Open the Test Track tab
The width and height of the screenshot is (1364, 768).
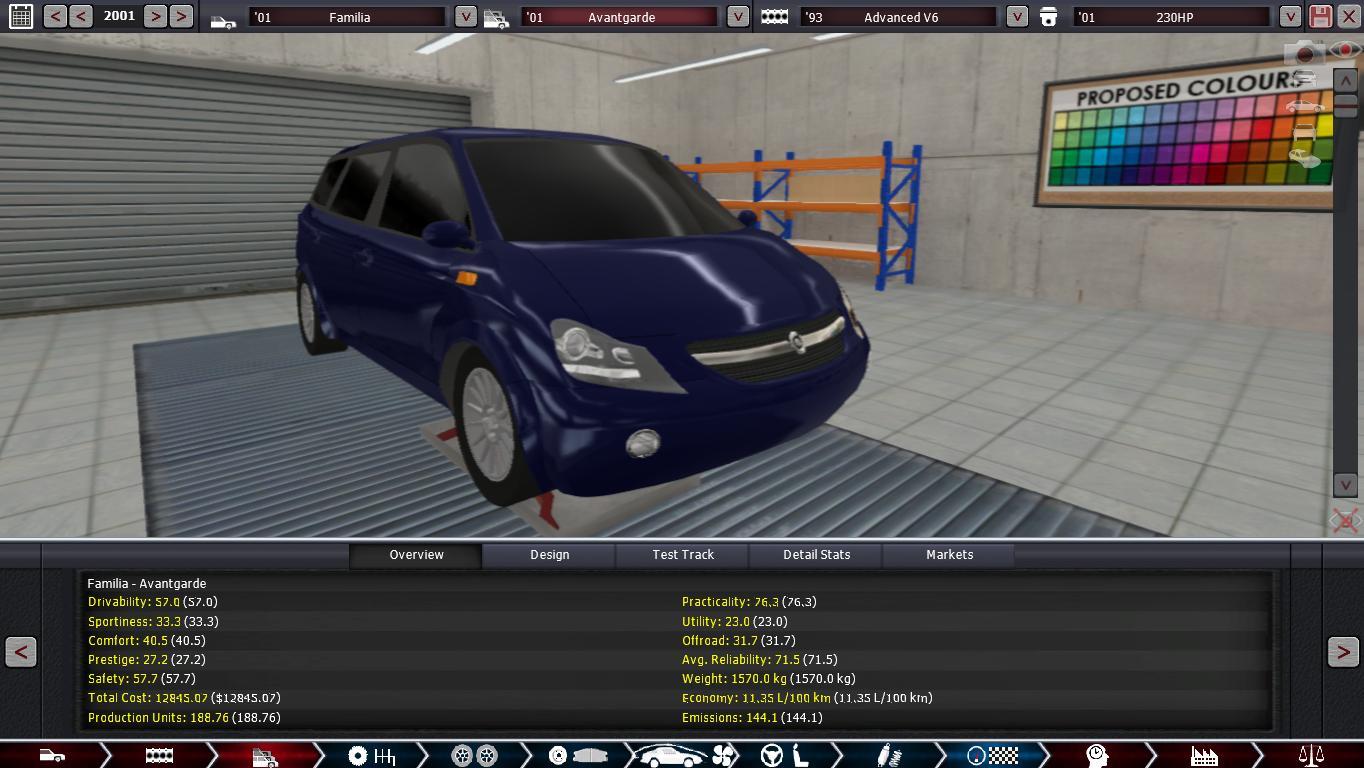[x=683, y=555]
